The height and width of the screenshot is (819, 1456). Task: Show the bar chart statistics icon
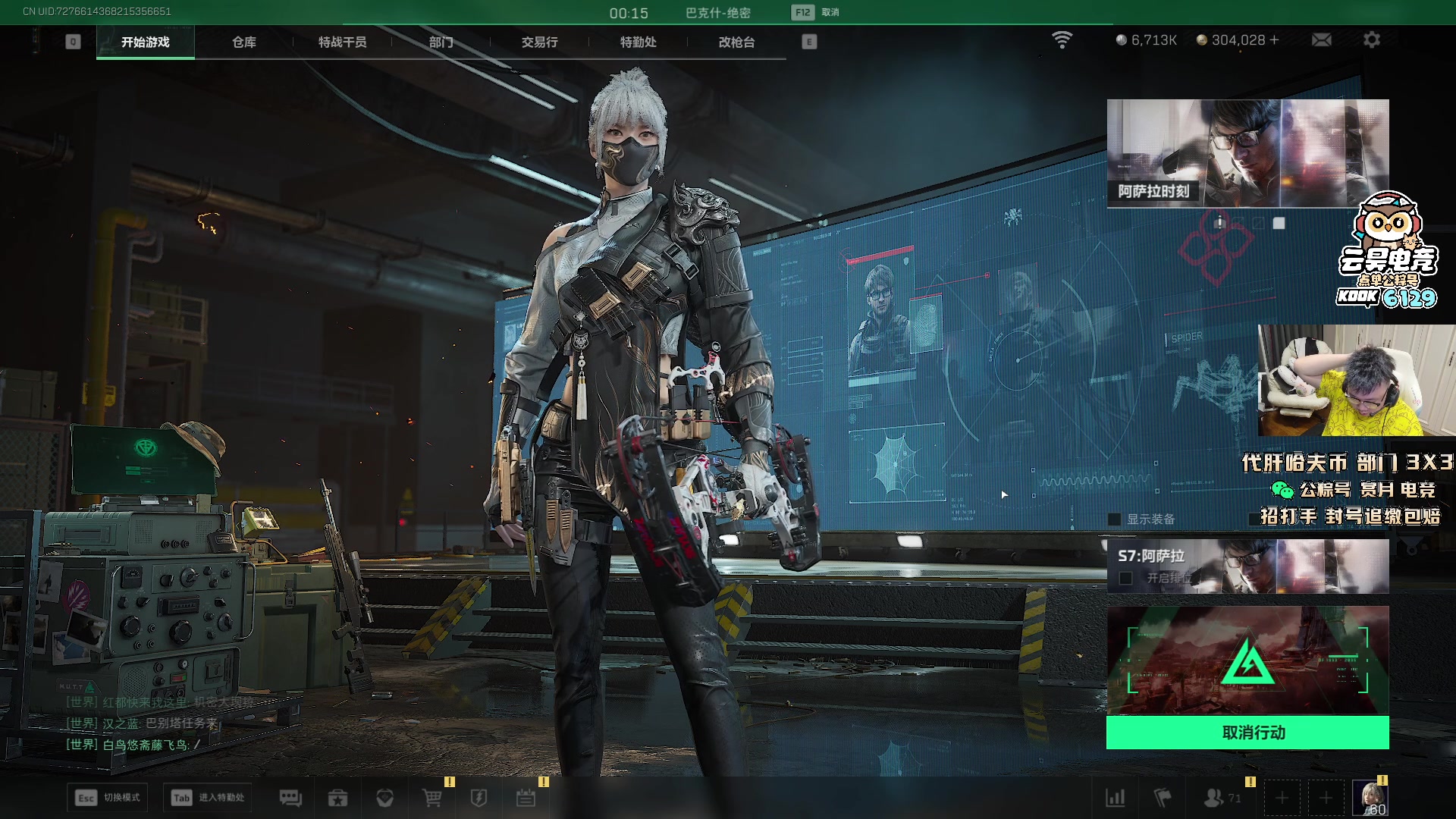1116,798
